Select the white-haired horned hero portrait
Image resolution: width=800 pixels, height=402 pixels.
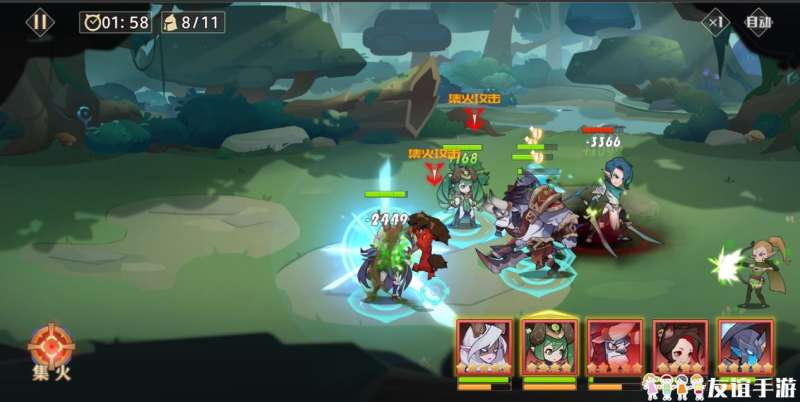point(484,347)
